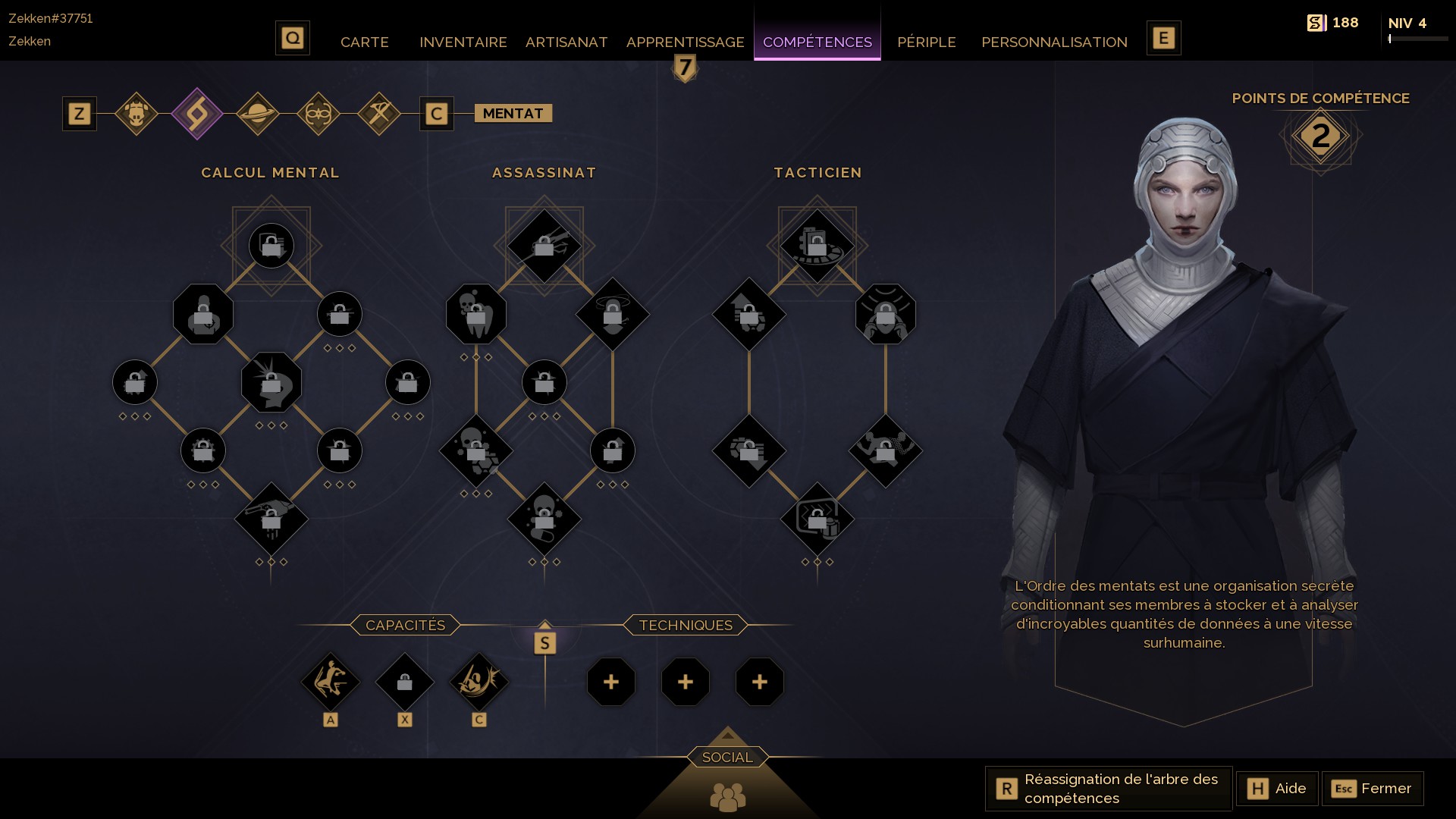Select the highlighted Mentat class symbol

tap(198, 113)
